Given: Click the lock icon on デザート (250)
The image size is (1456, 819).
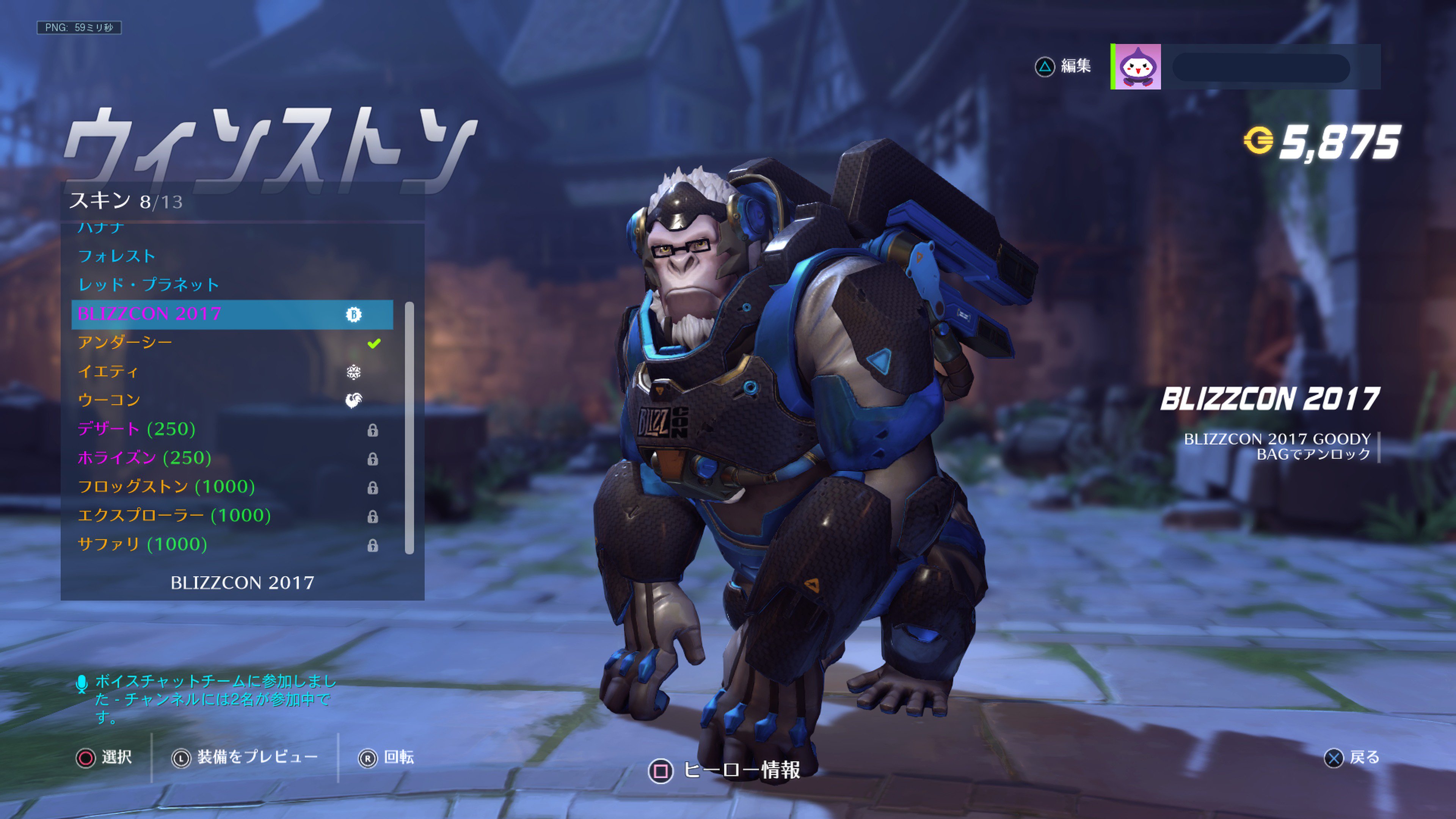Looking at the screenshot, I should coord(373,430).
